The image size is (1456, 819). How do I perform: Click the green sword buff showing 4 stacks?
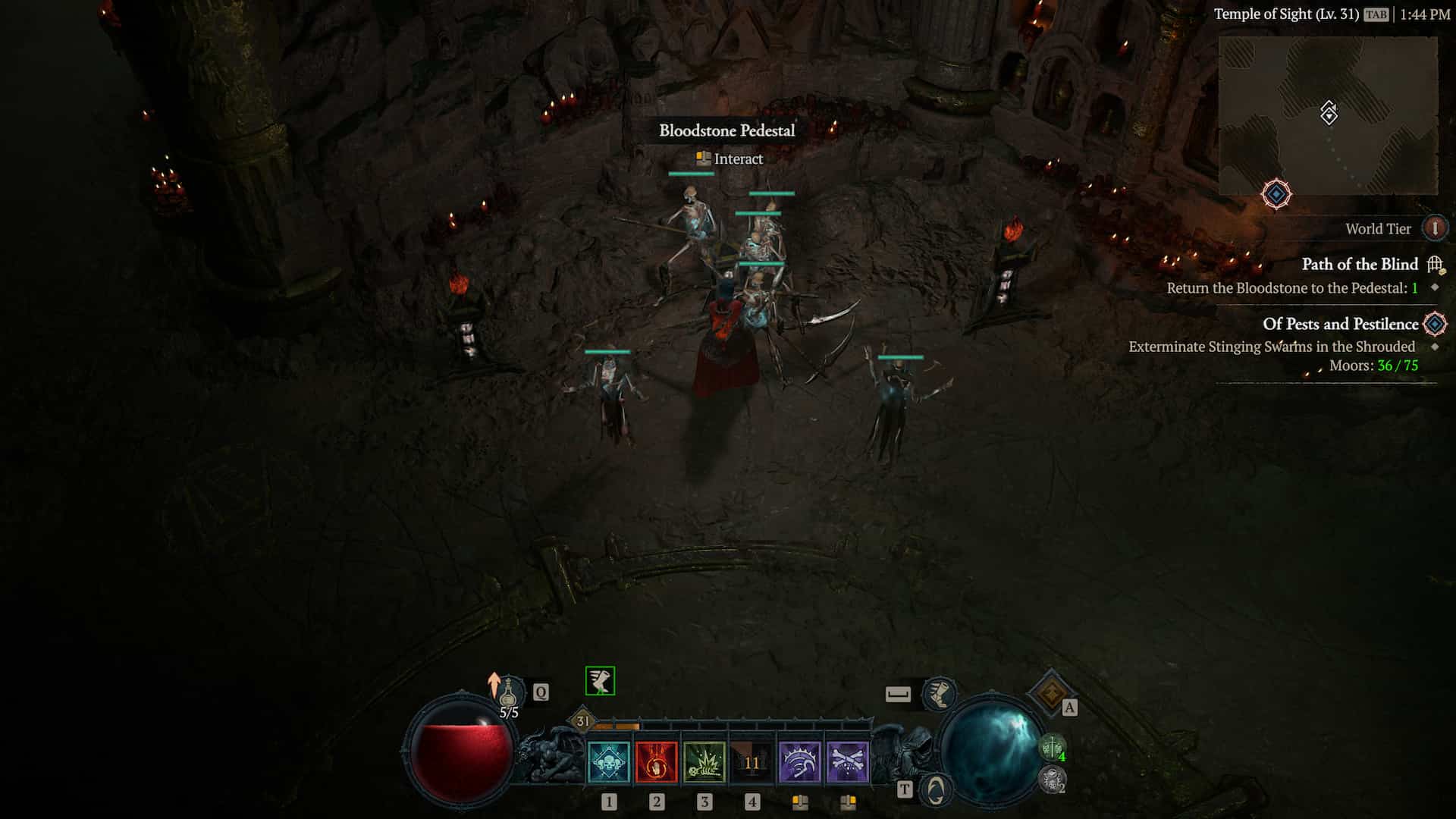coord(1053,746)
